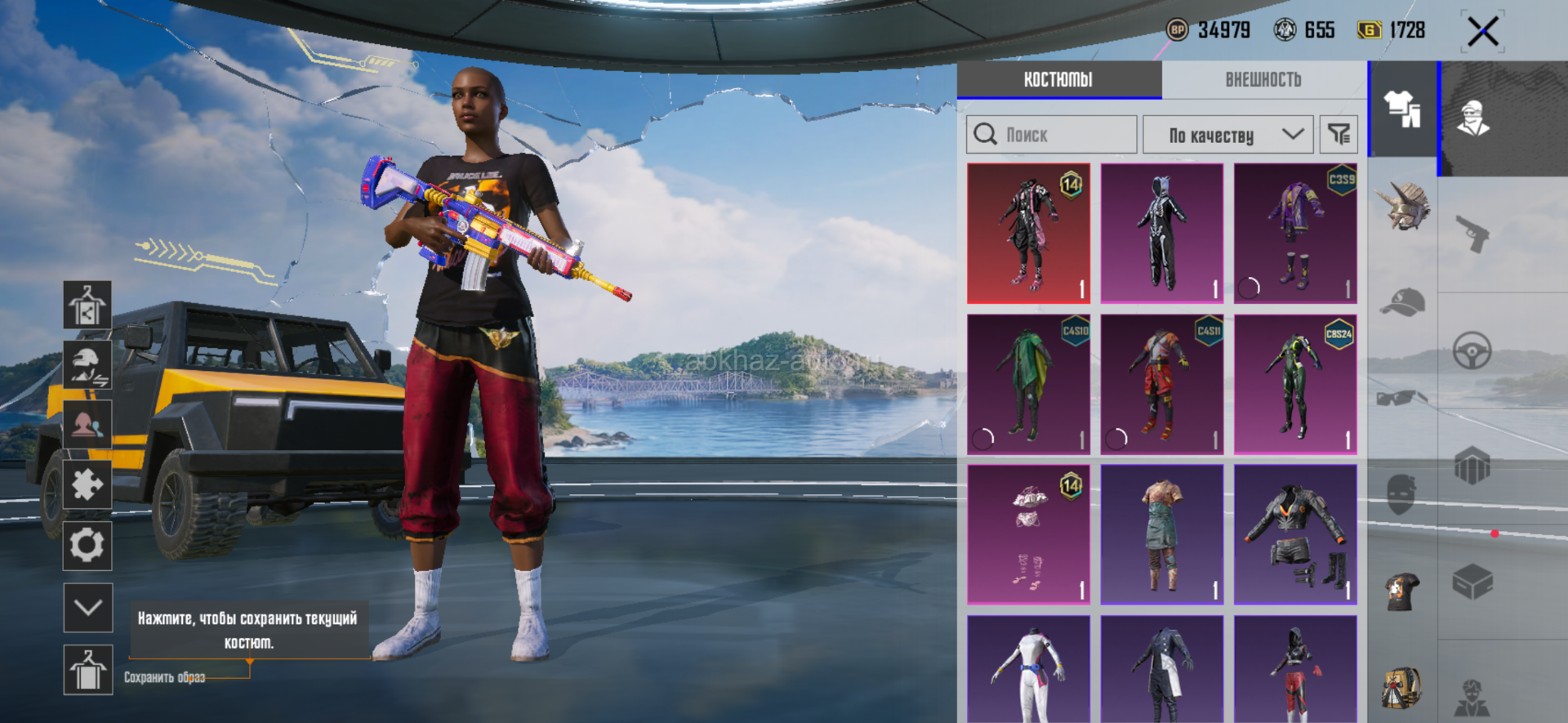Pick the black leather jacket and shorts set

coord(1295,534)
